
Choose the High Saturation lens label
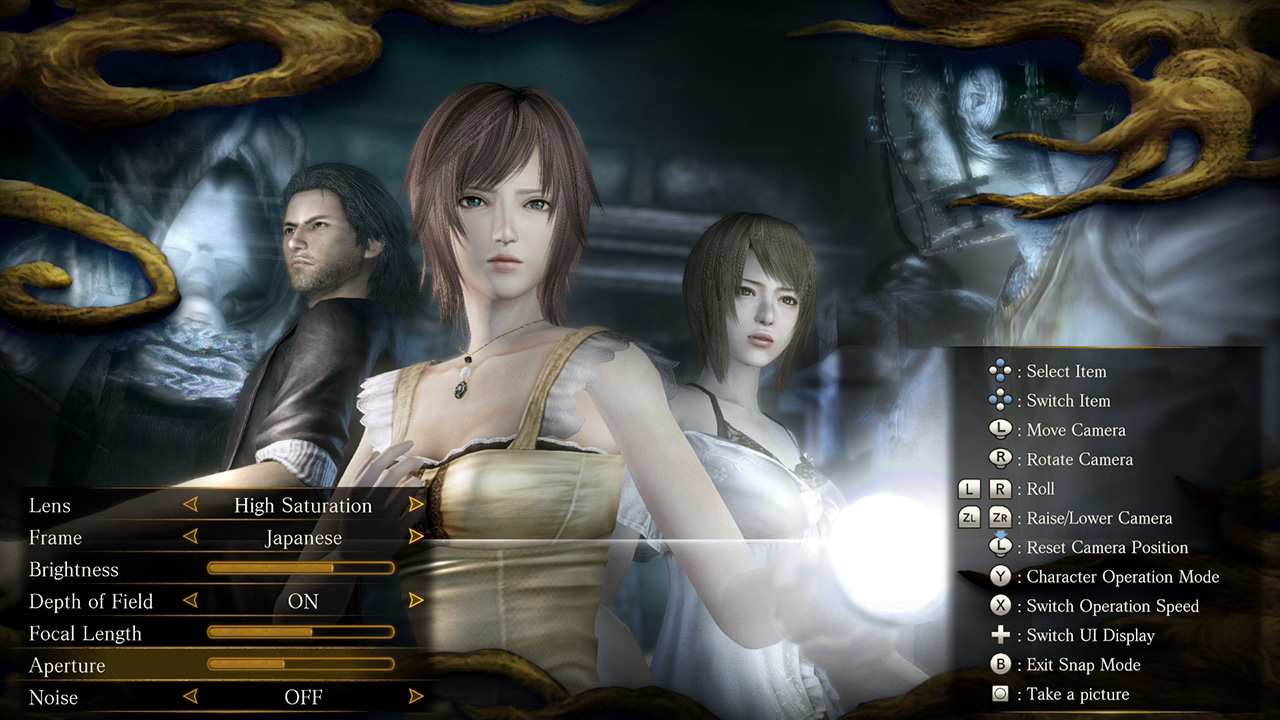tap(302, 505)
